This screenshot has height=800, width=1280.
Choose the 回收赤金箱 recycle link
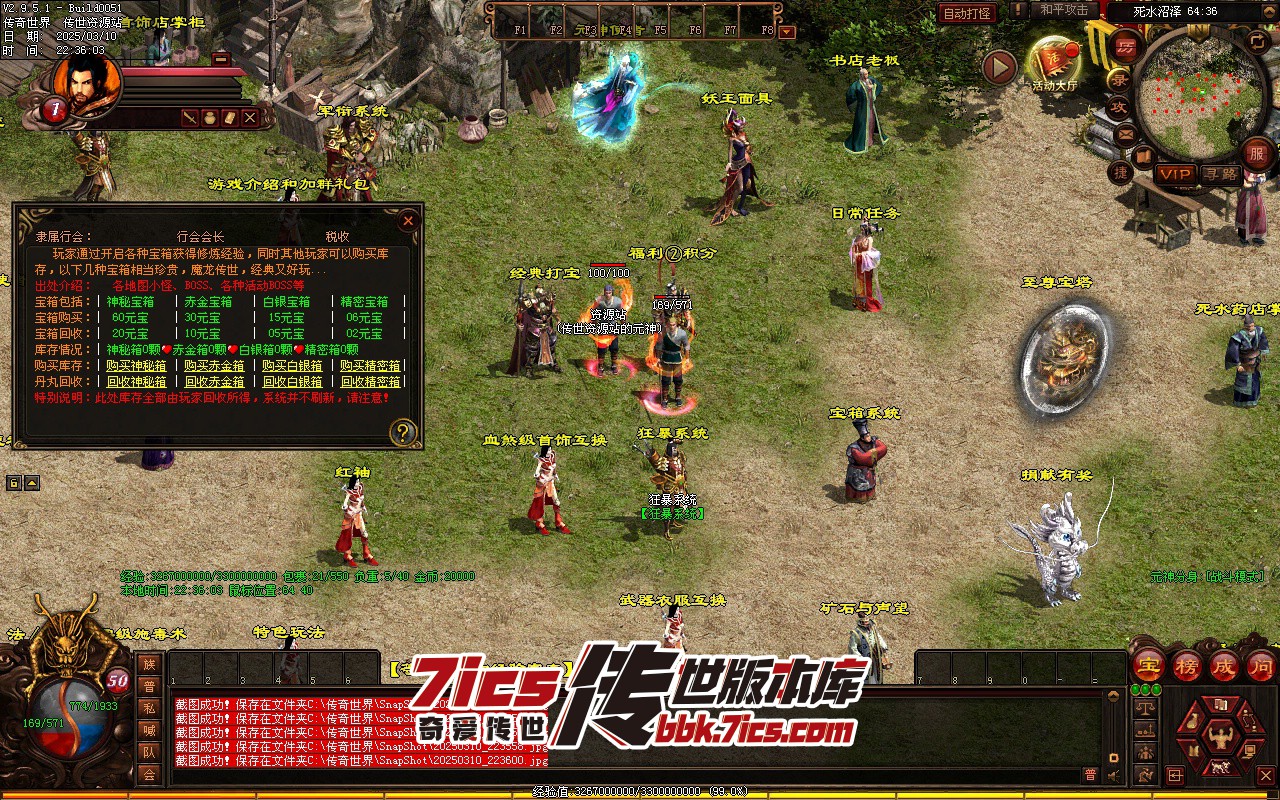click(215, 382)
